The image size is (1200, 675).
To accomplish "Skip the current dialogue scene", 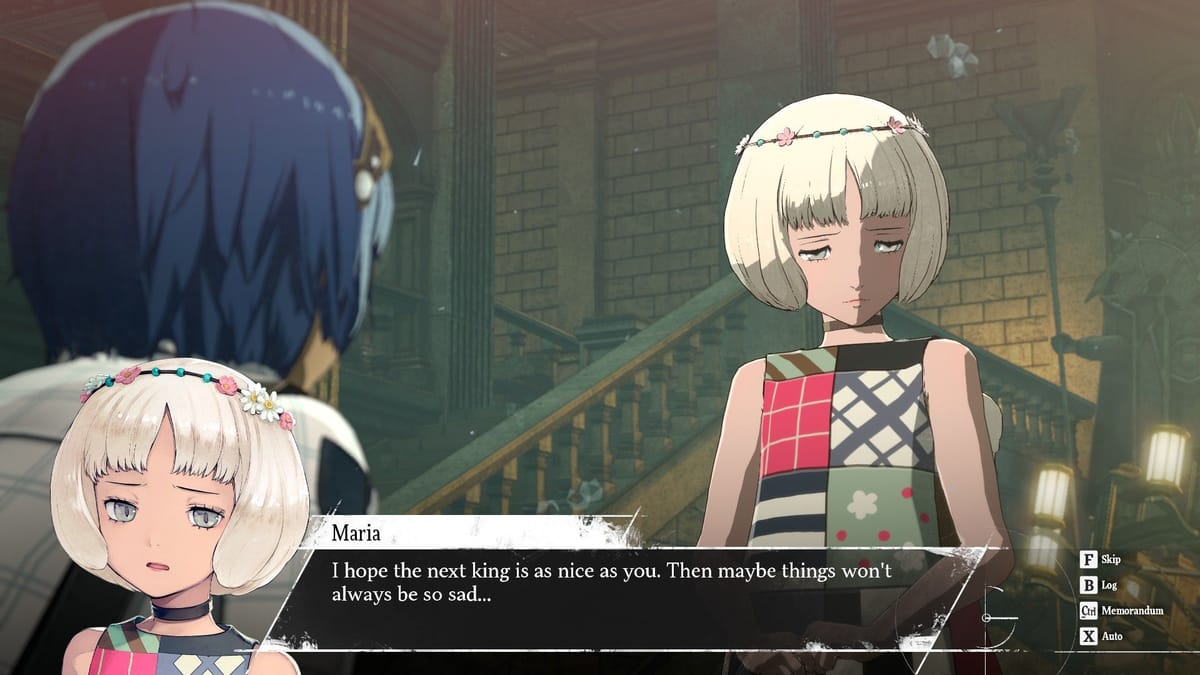I will pos(1102,560).
